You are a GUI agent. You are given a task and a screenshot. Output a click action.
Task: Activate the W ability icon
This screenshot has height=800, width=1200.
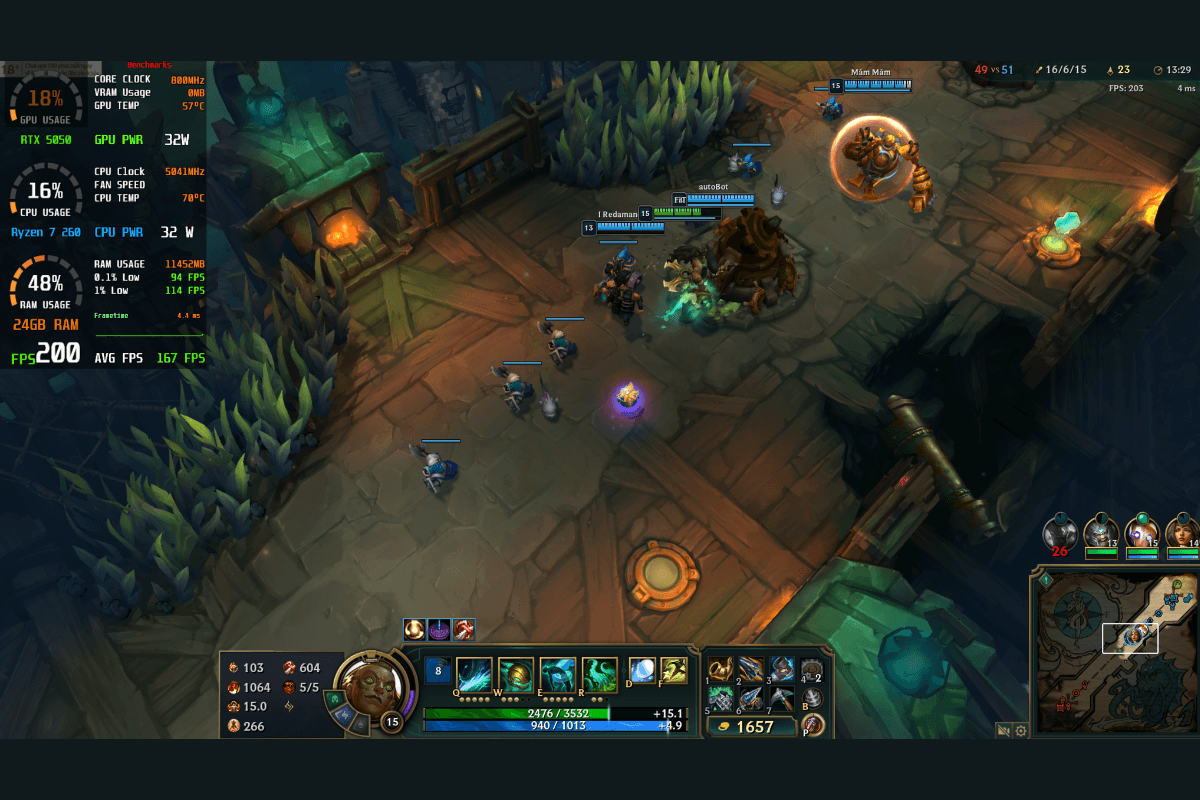click(516, 675)
